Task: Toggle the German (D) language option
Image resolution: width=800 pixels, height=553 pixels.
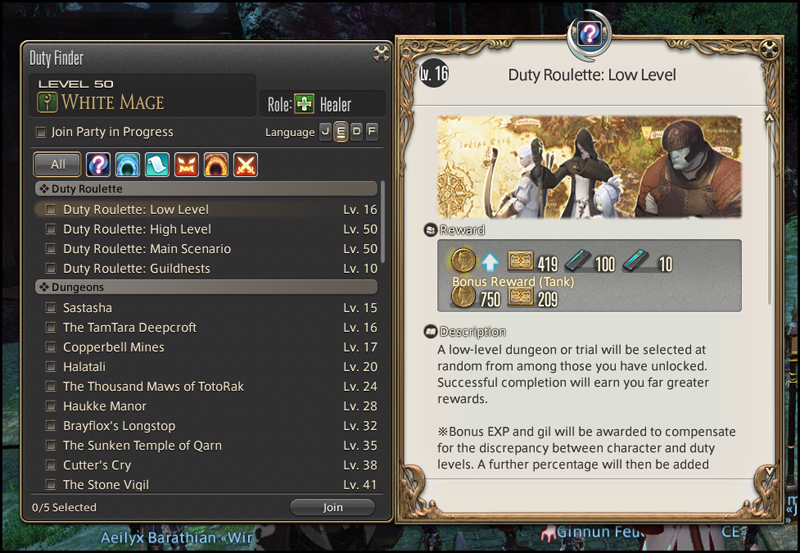Action: click(x=357, y=132)
